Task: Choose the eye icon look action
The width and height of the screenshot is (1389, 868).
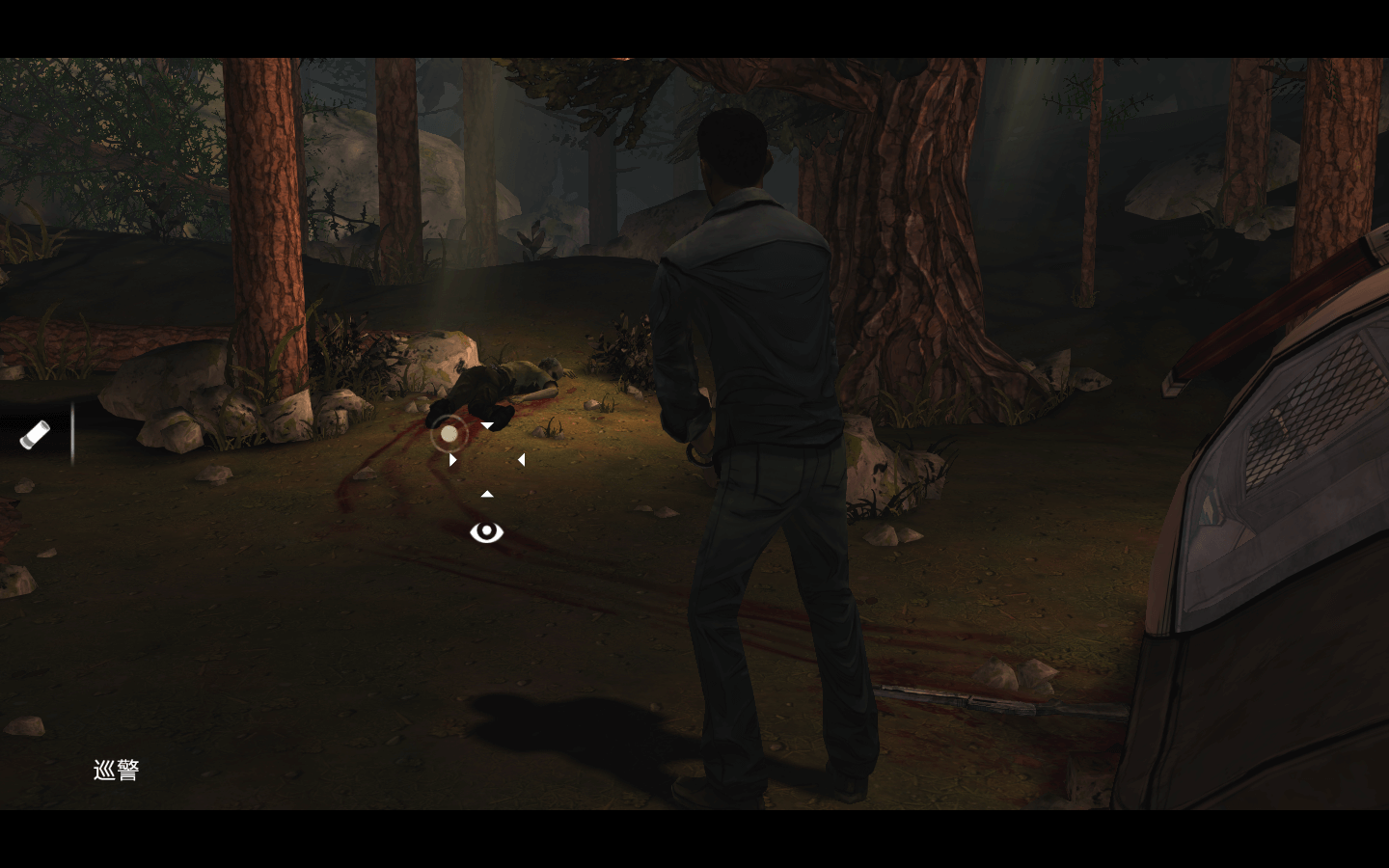Action: click(486, 531)
